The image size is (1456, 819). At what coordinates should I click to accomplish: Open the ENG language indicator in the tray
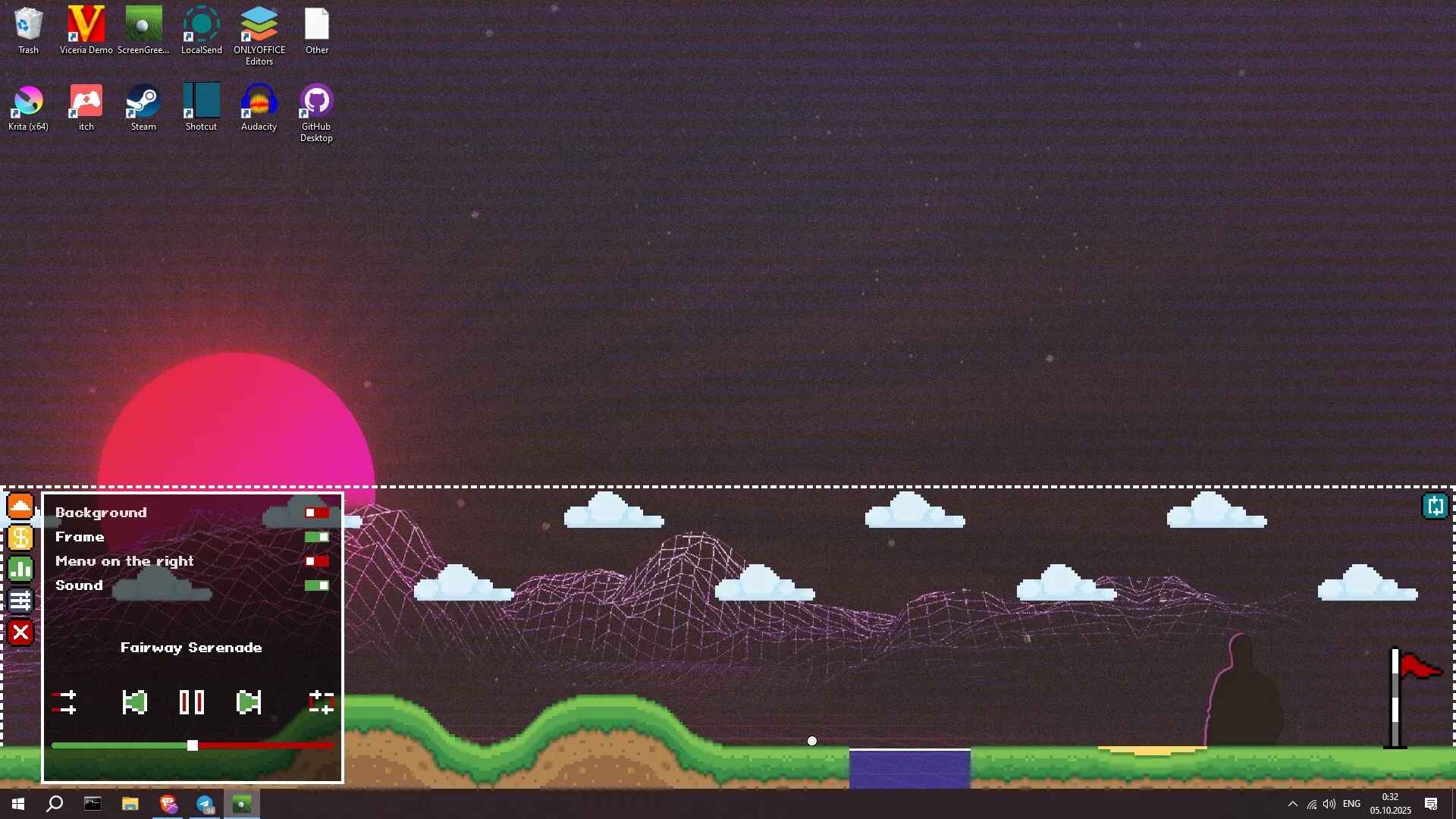click(1351, 805)
